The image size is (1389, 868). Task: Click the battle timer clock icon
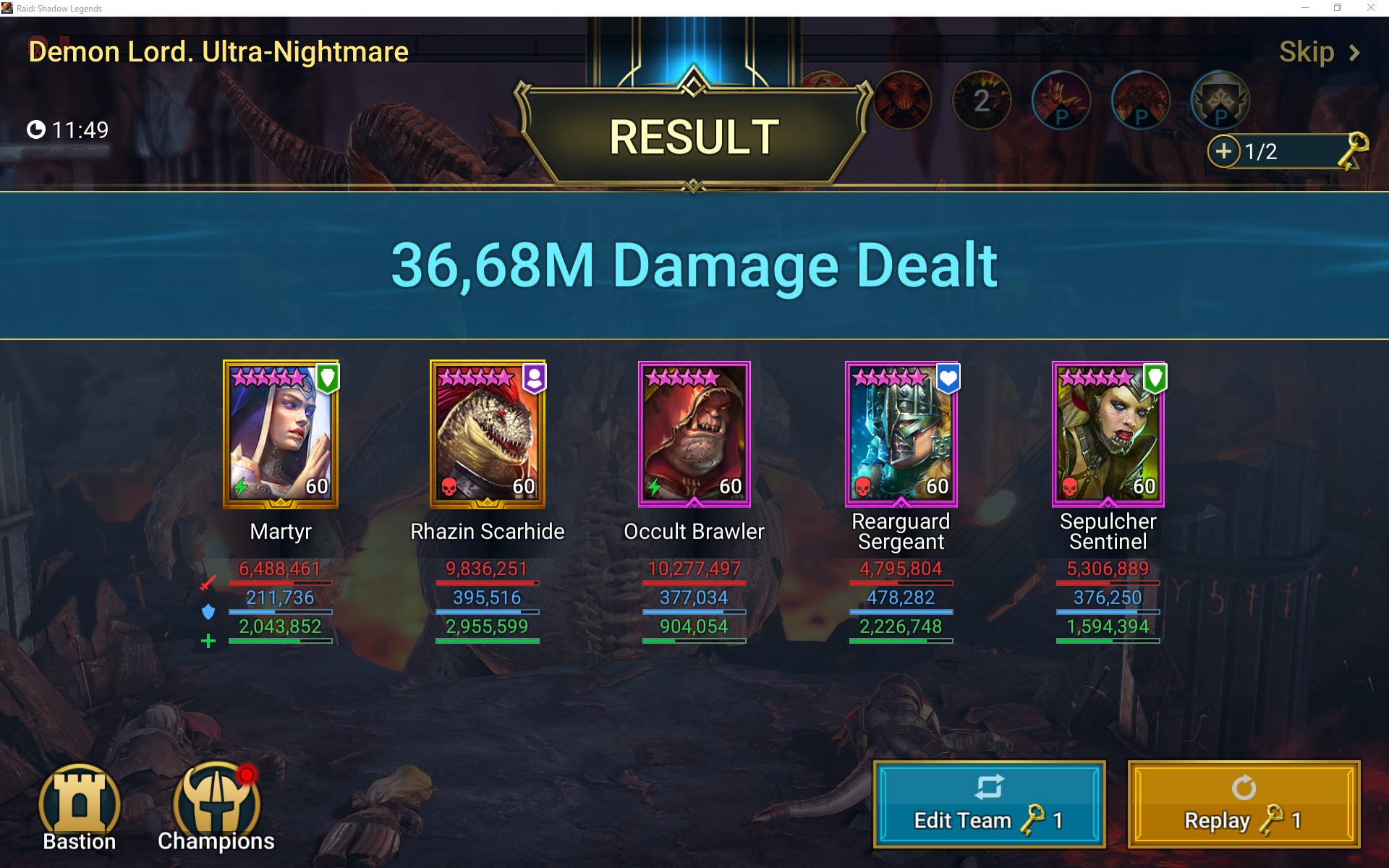37,130
